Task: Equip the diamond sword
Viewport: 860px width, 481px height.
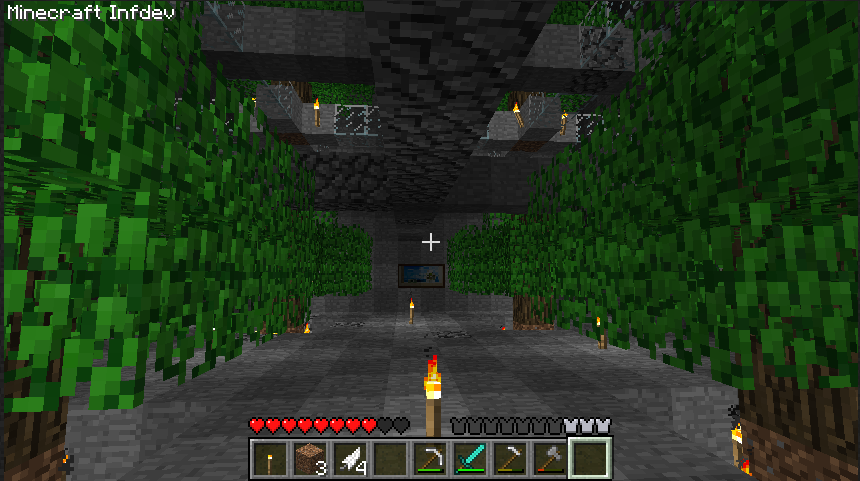Action: pos(469,459)
